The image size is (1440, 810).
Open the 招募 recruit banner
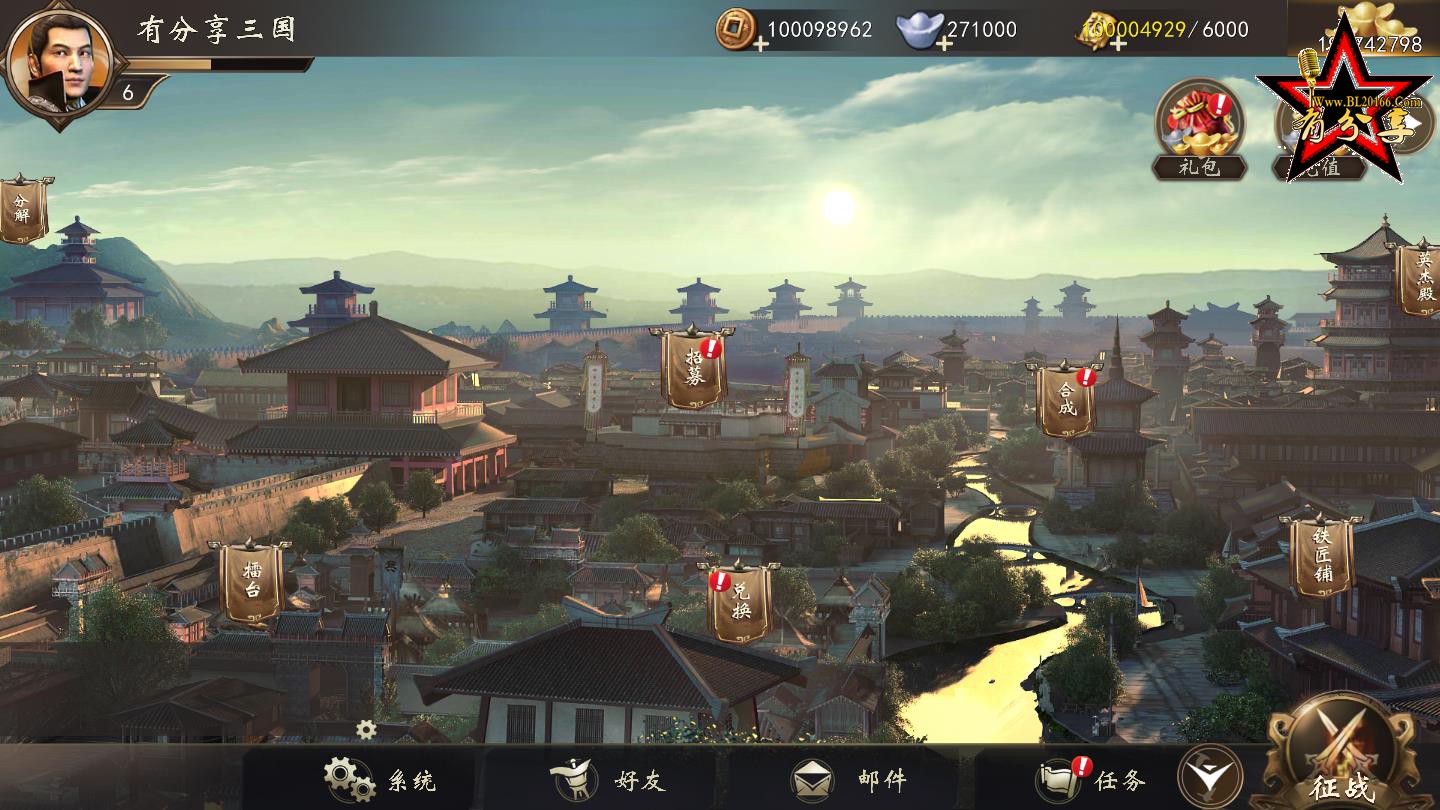(694, 368)
